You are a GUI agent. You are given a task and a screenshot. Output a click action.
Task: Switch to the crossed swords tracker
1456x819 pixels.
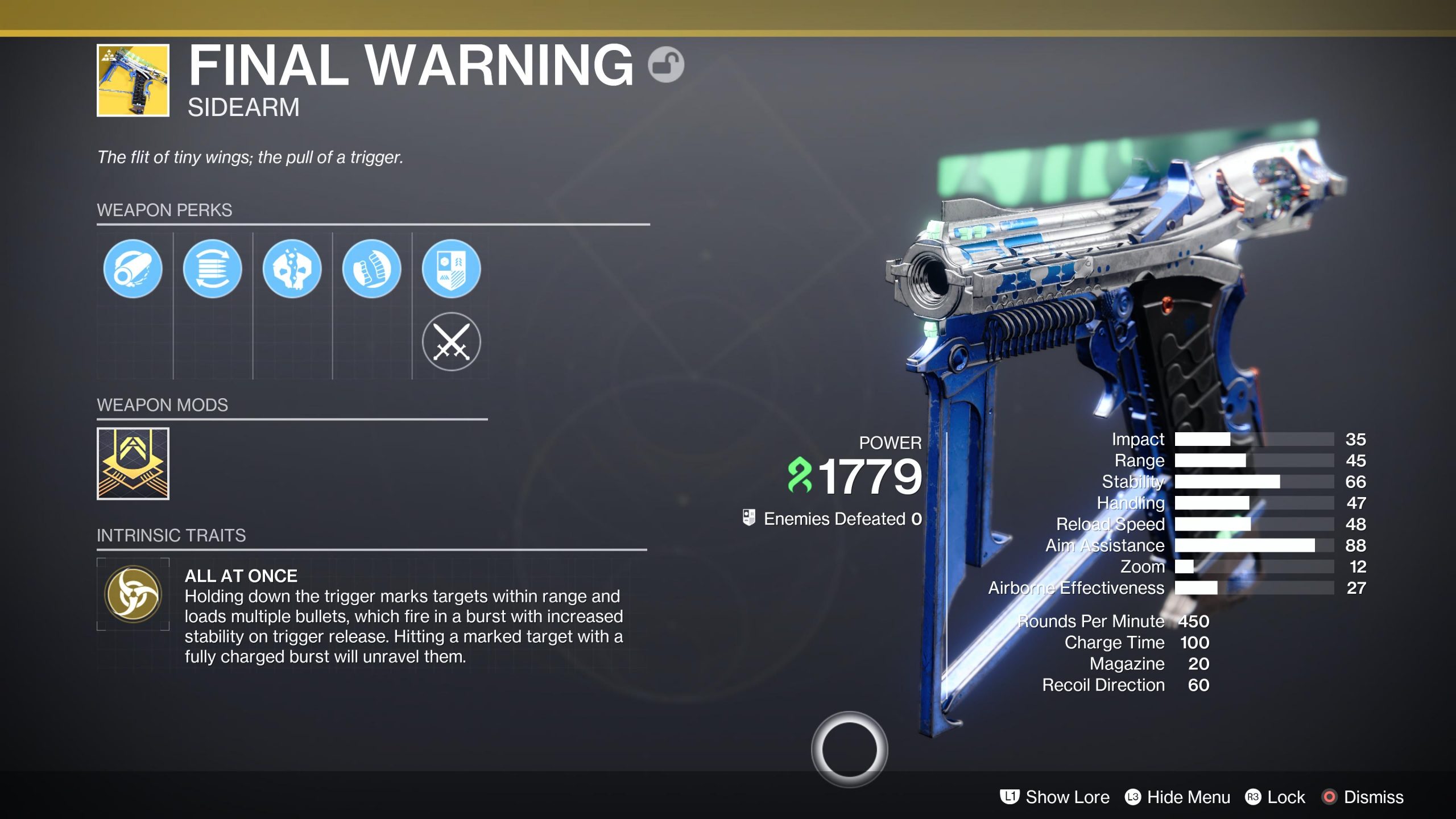[x=451, y=342]
